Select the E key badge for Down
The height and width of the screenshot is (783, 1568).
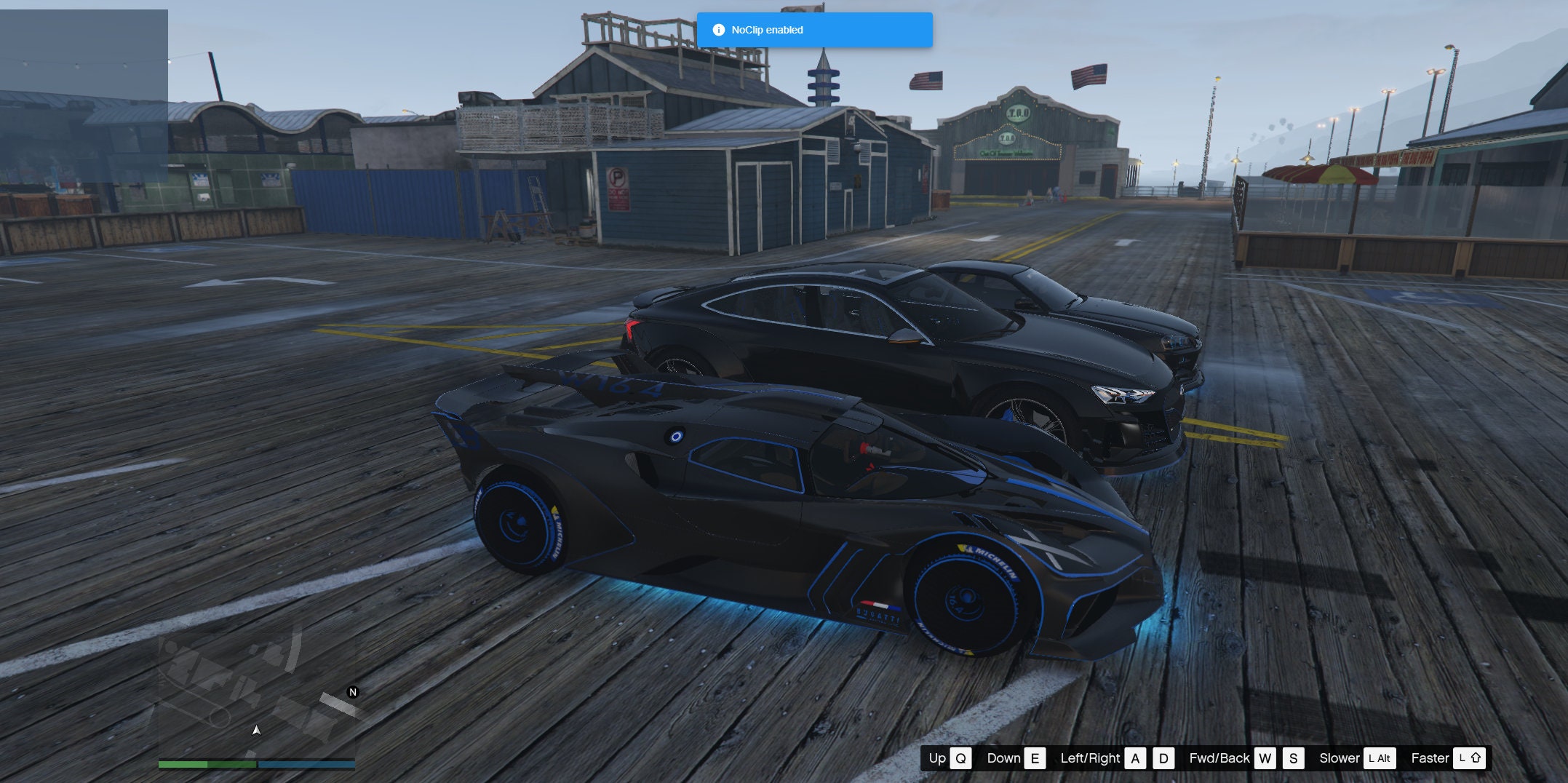(1035, 758)
